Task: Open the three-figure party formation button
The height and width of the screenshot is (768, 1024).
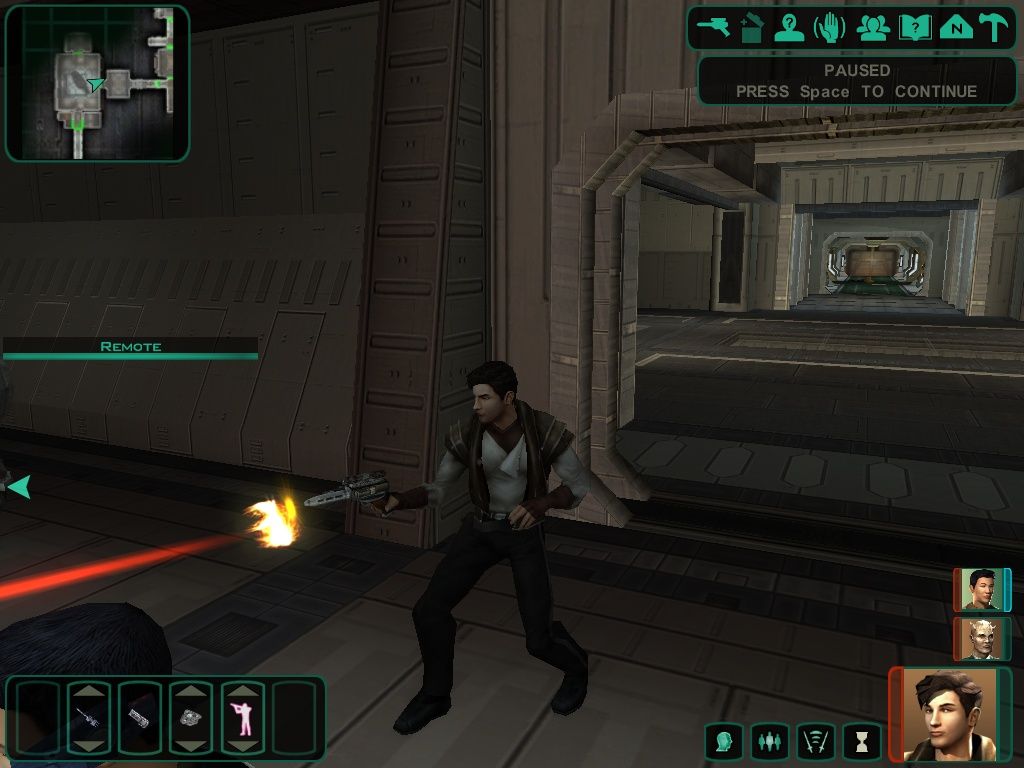Action: click(x=768, y=741)
